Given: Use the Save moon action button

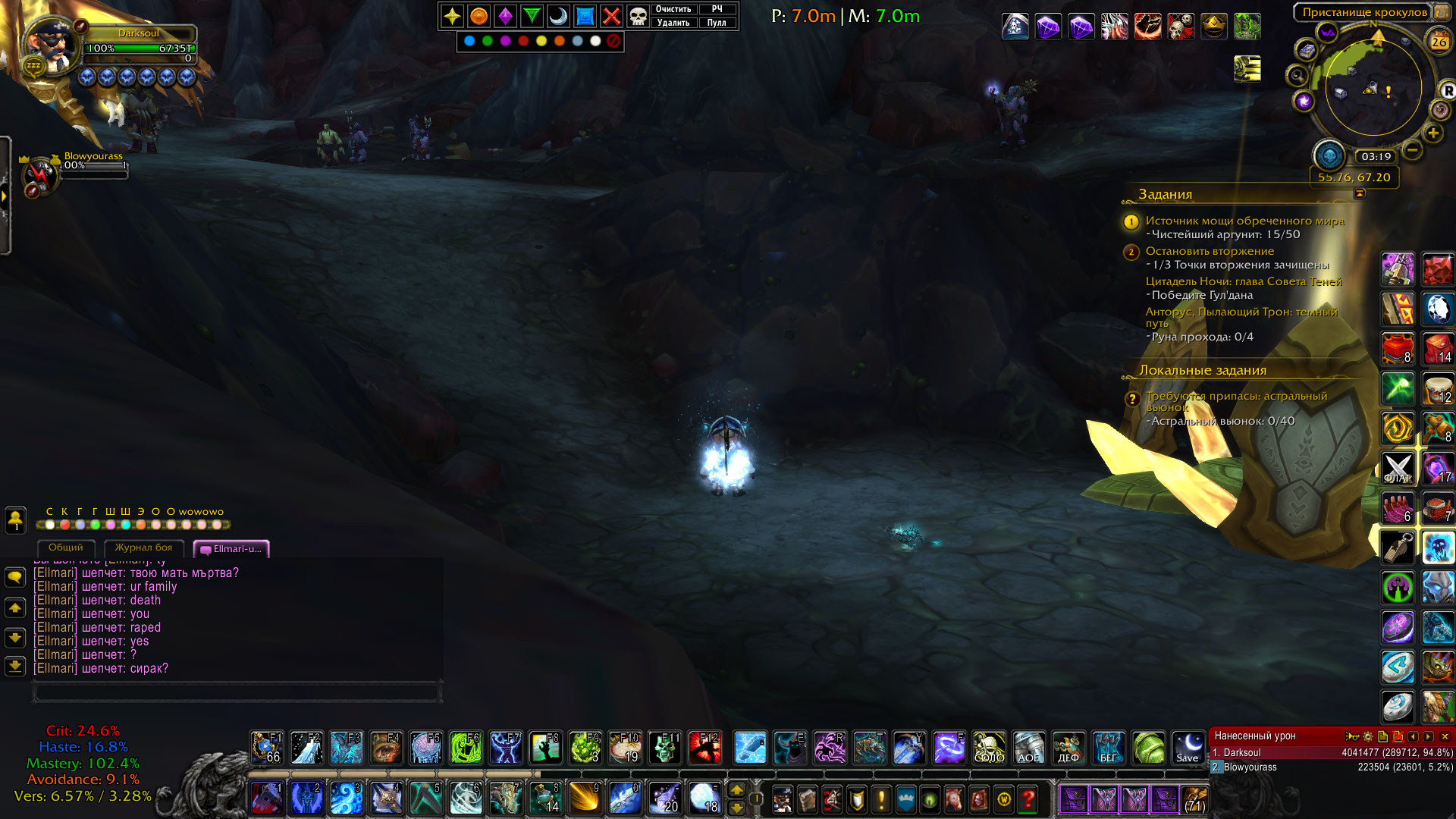Looking at the screenshot, I should pyautogui.click(x=1188, y=748).
